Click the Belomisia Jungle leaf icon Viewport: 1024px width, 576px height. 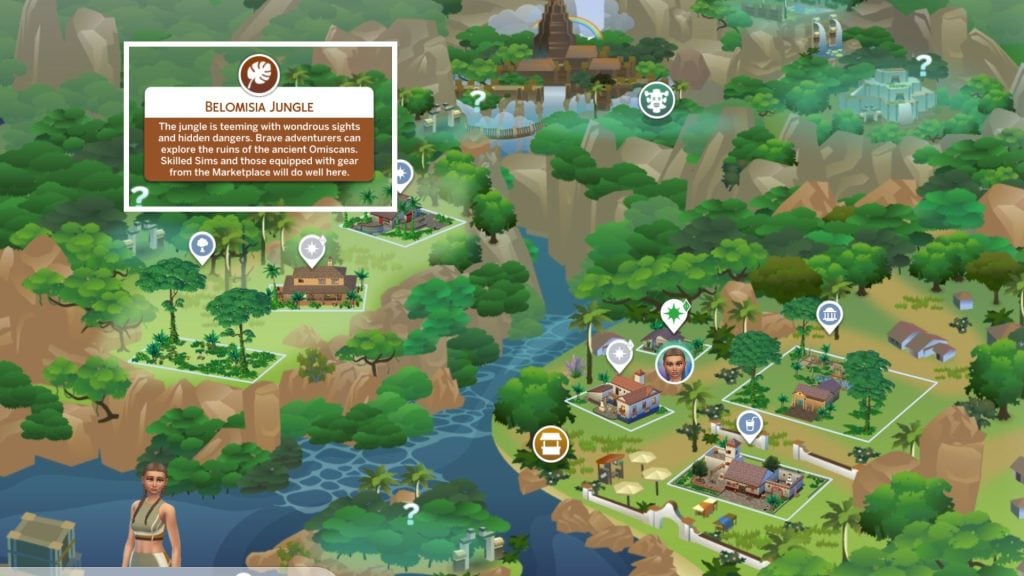[259, 74]
